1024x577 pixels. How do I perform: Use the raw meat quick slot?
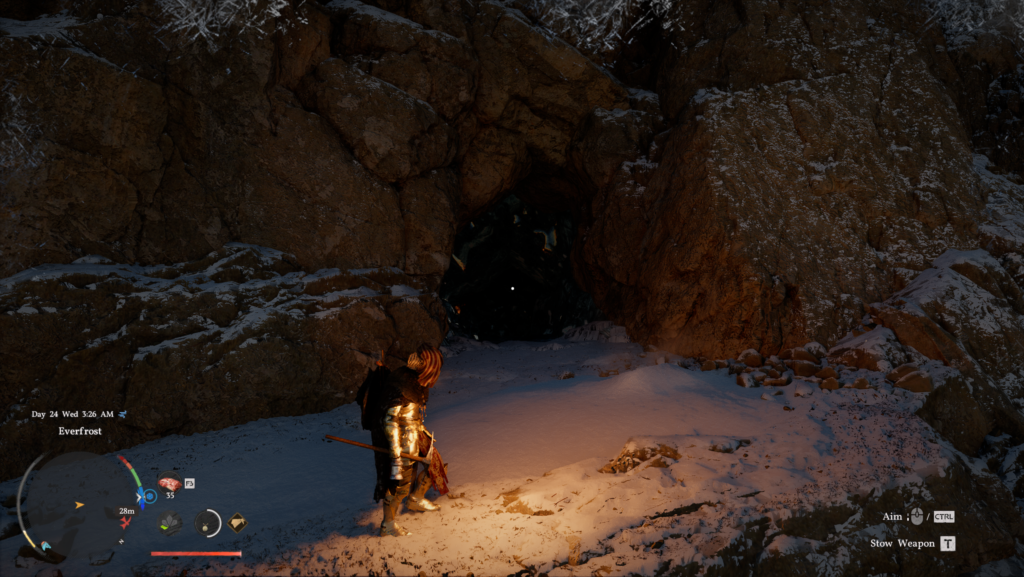[x=169, y=483]
